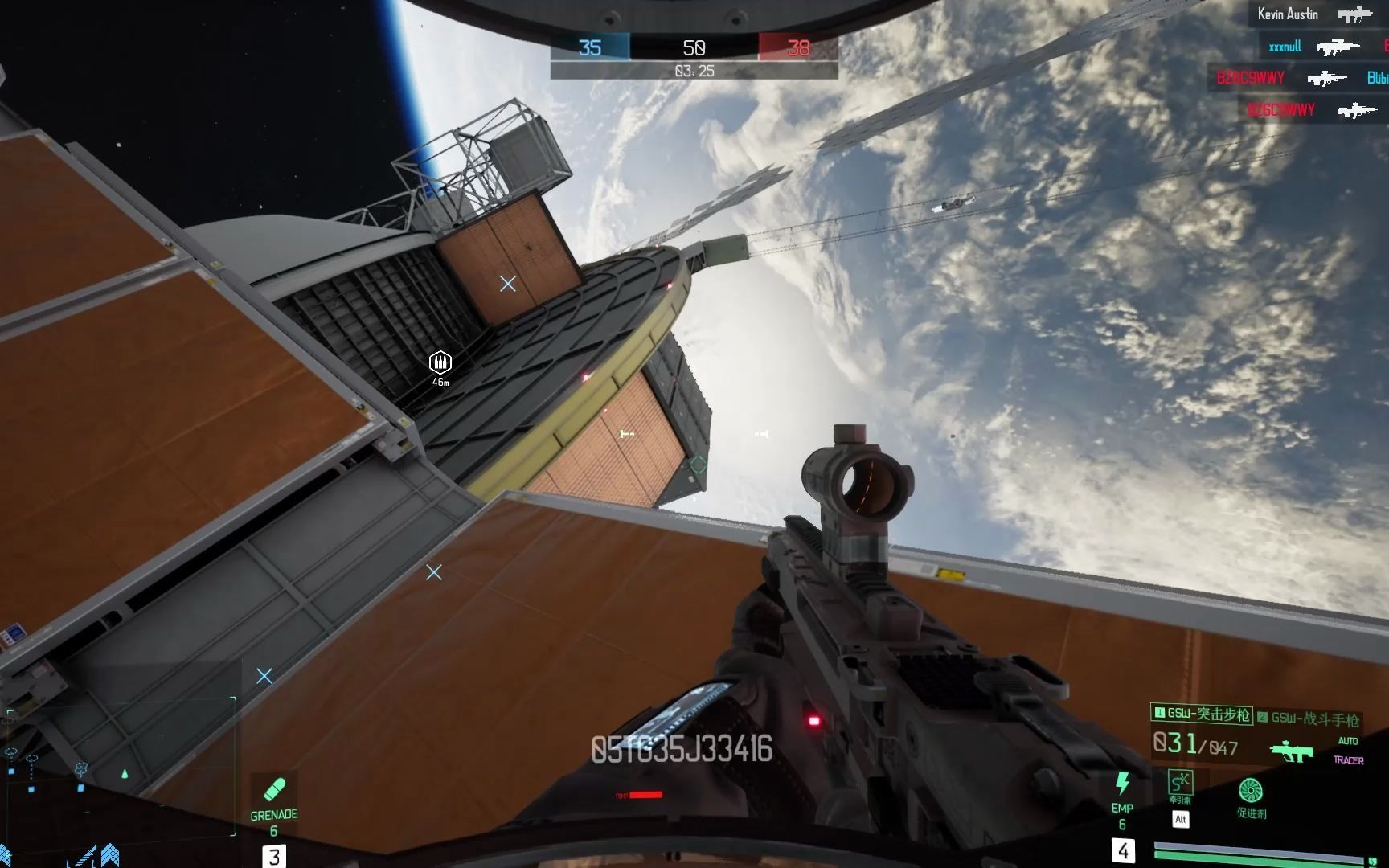This screenshot has height=868, width=1389.
Task: Activate the EMP lightning bolt ability
Action: (x=1122, y=783)
